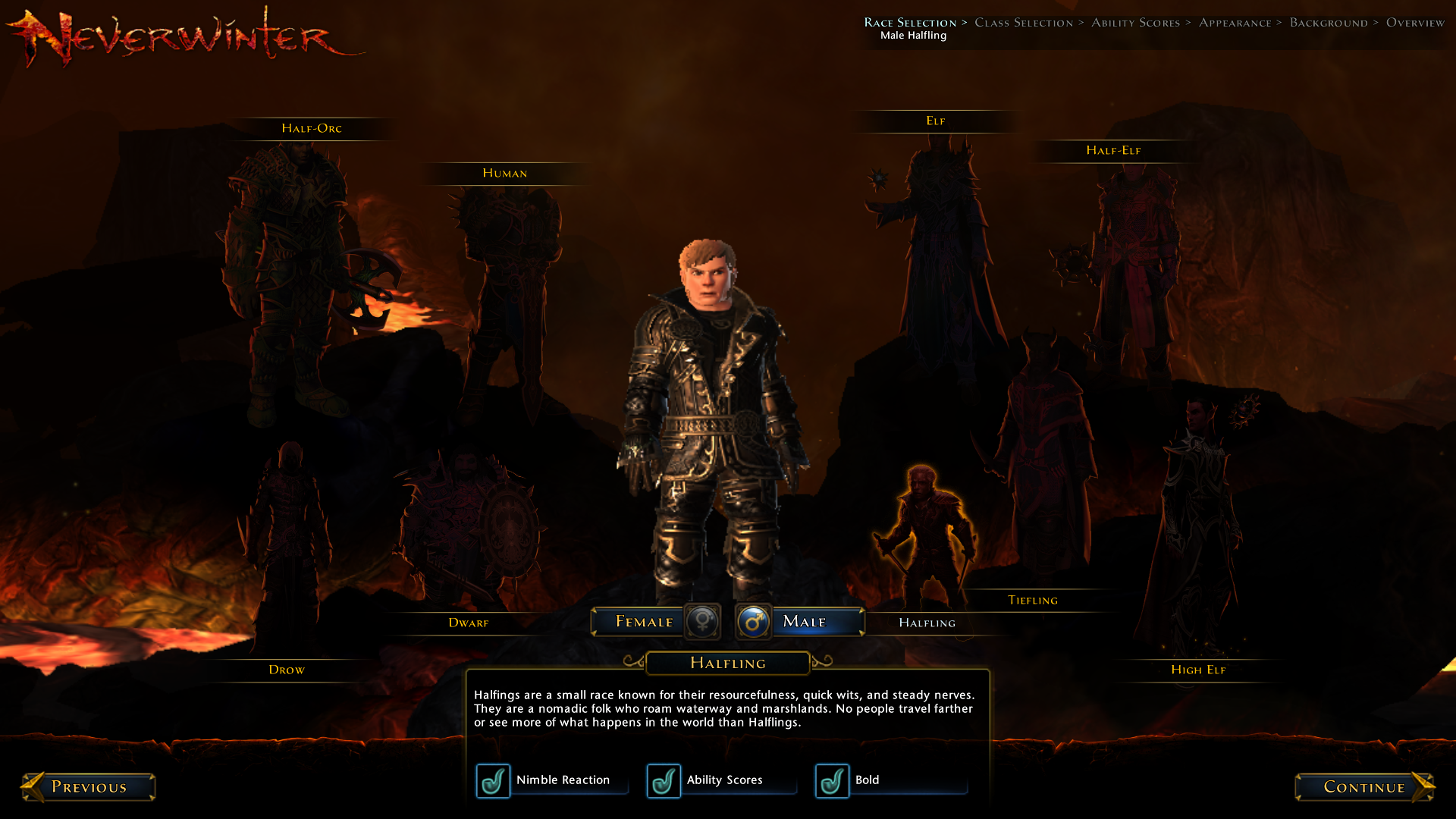Choose the Human race
This screenshot has height=819, width=1456.
pyautogui.click(x=504, y=174)
